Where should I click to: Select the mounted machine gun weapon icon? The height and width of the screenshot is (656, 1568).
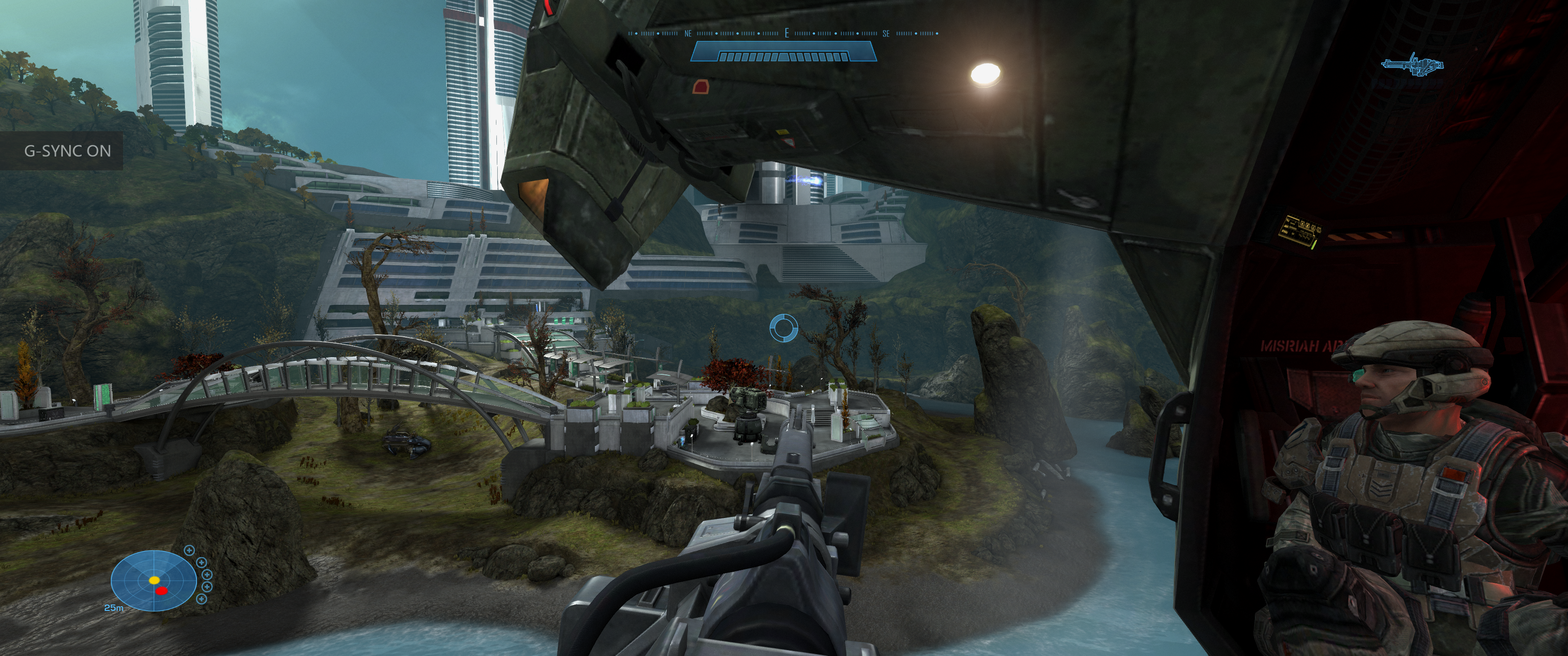pyautogui.click(x=1412, y=66)
